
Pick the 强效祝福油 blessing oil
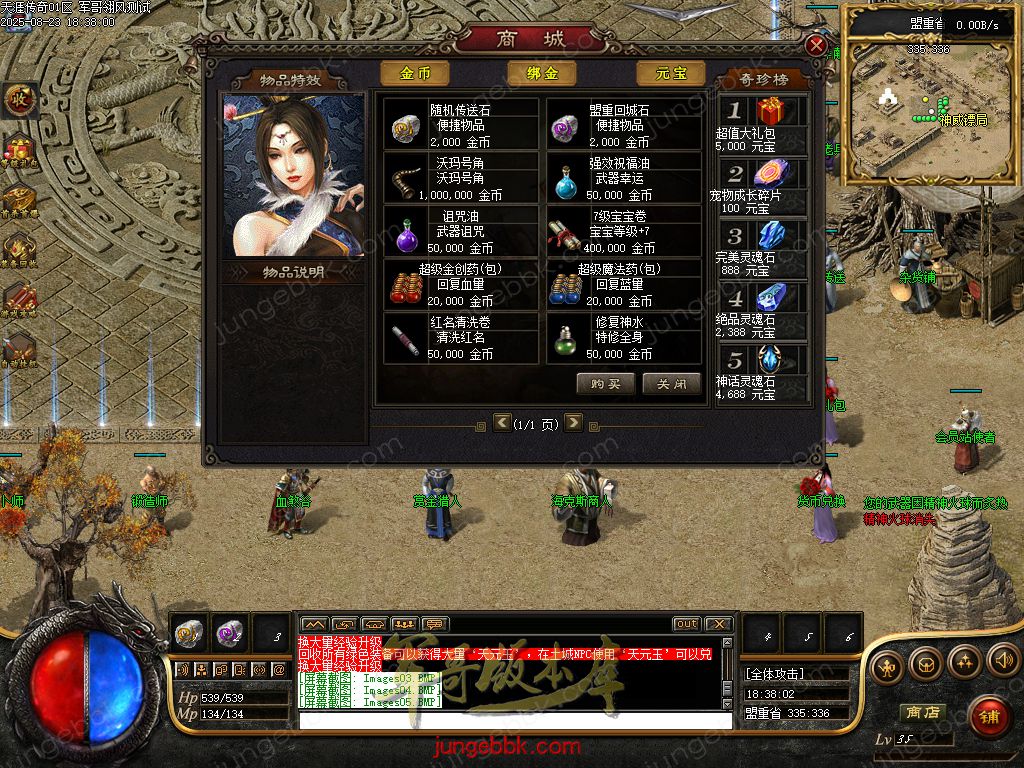tap(624, 179)
